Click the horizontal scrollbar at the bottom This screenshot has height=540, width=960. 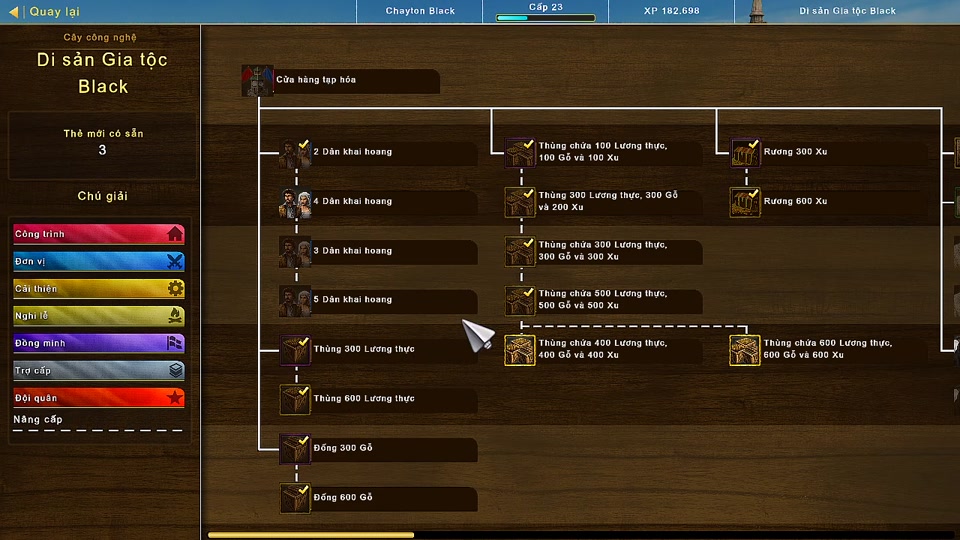click(x=310, y=535)
